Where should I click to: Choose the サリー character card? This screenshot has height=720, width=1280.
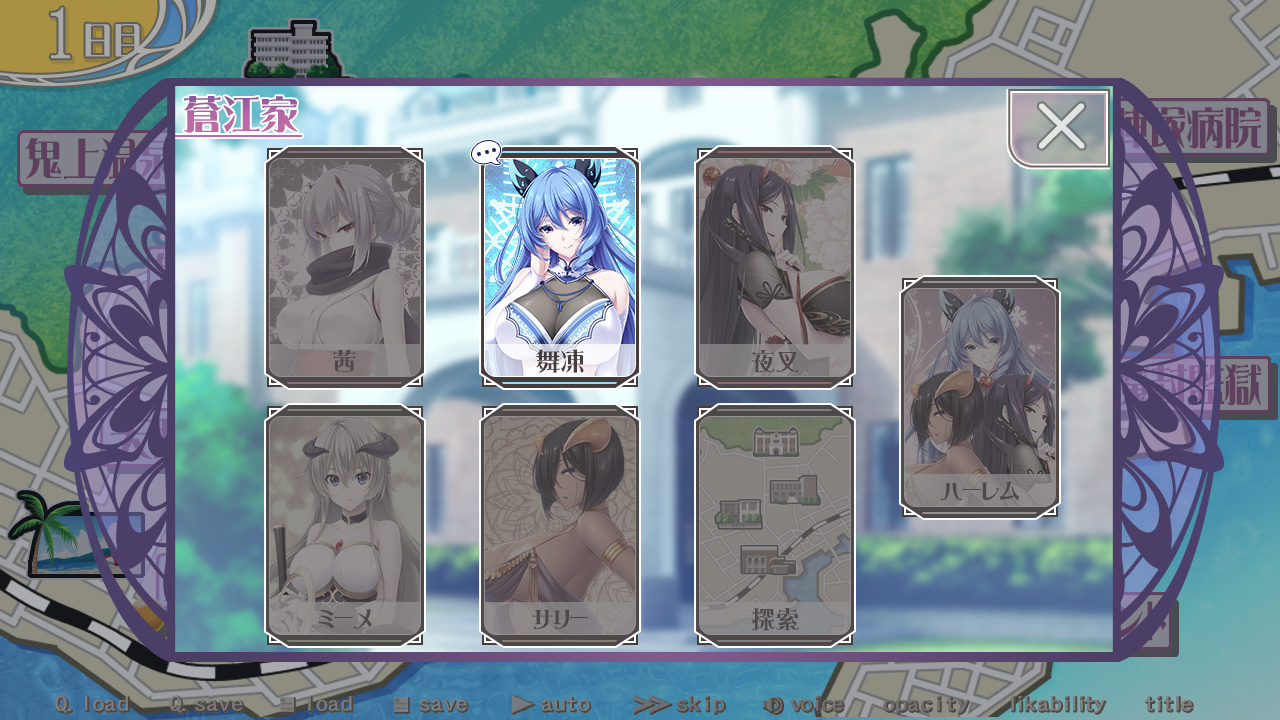pos(559,526)
